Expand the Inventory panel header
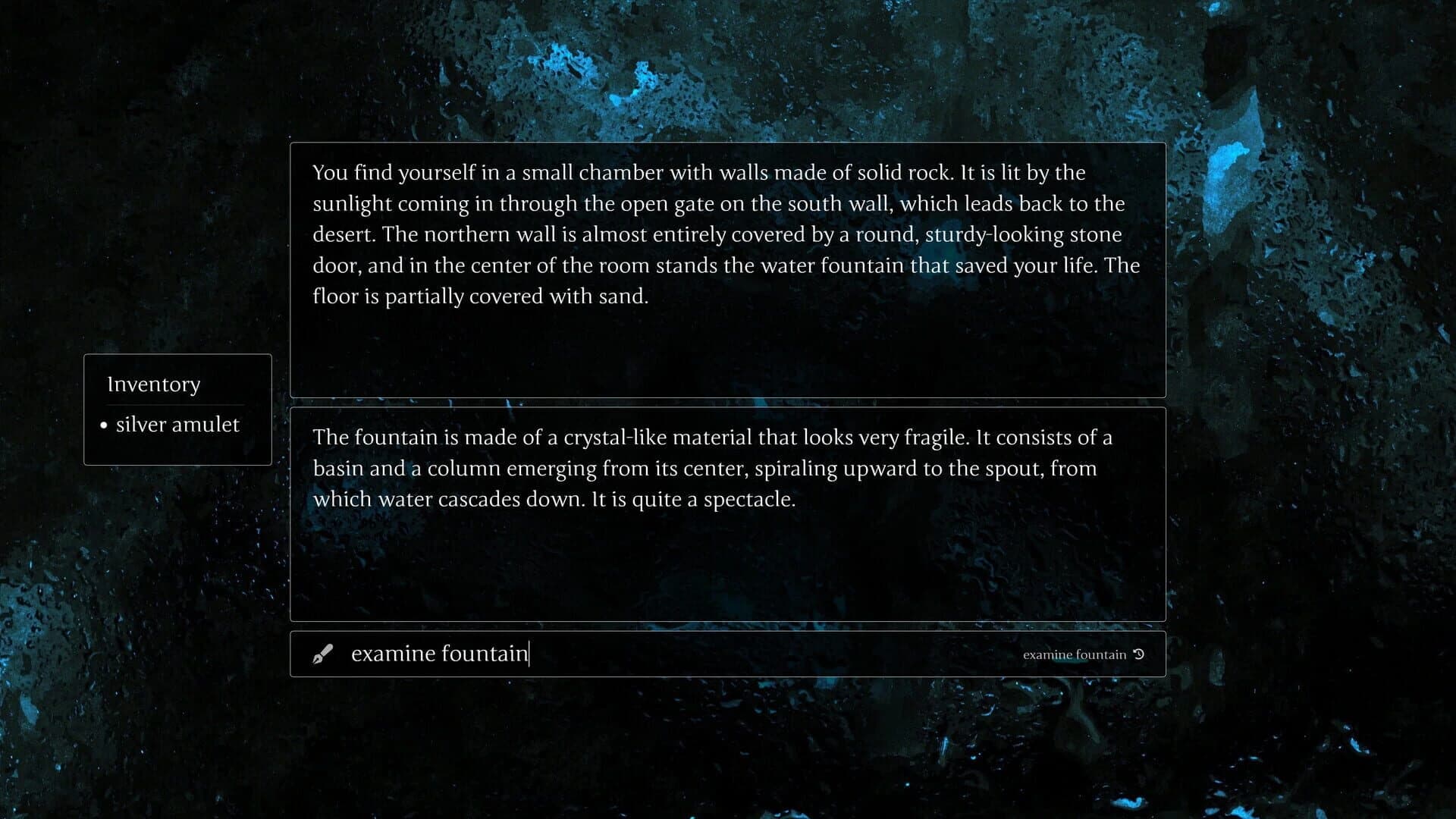The image size is (1456, 819). click(154, 384)
